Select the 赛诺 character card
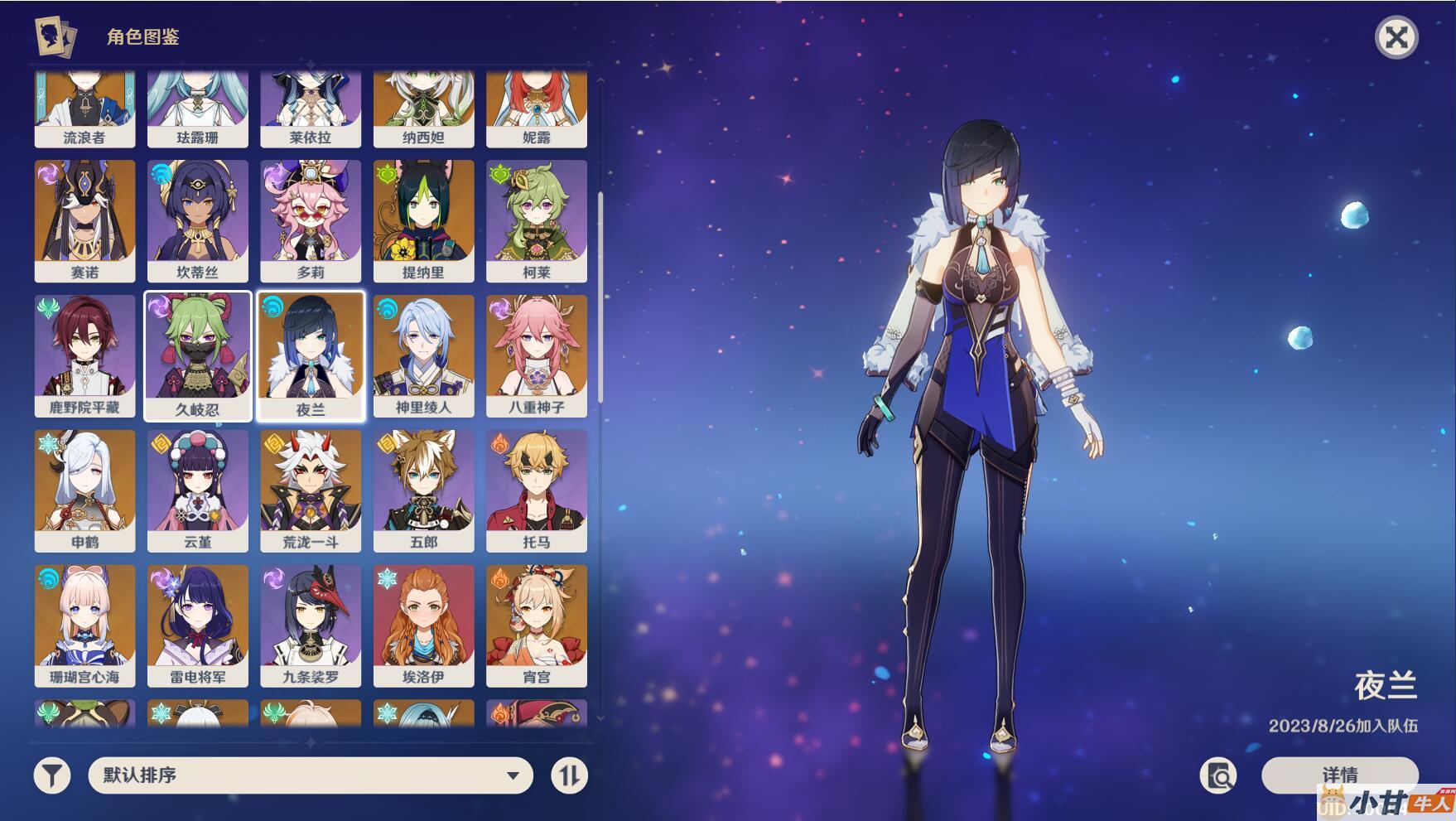 coord(84,221)
